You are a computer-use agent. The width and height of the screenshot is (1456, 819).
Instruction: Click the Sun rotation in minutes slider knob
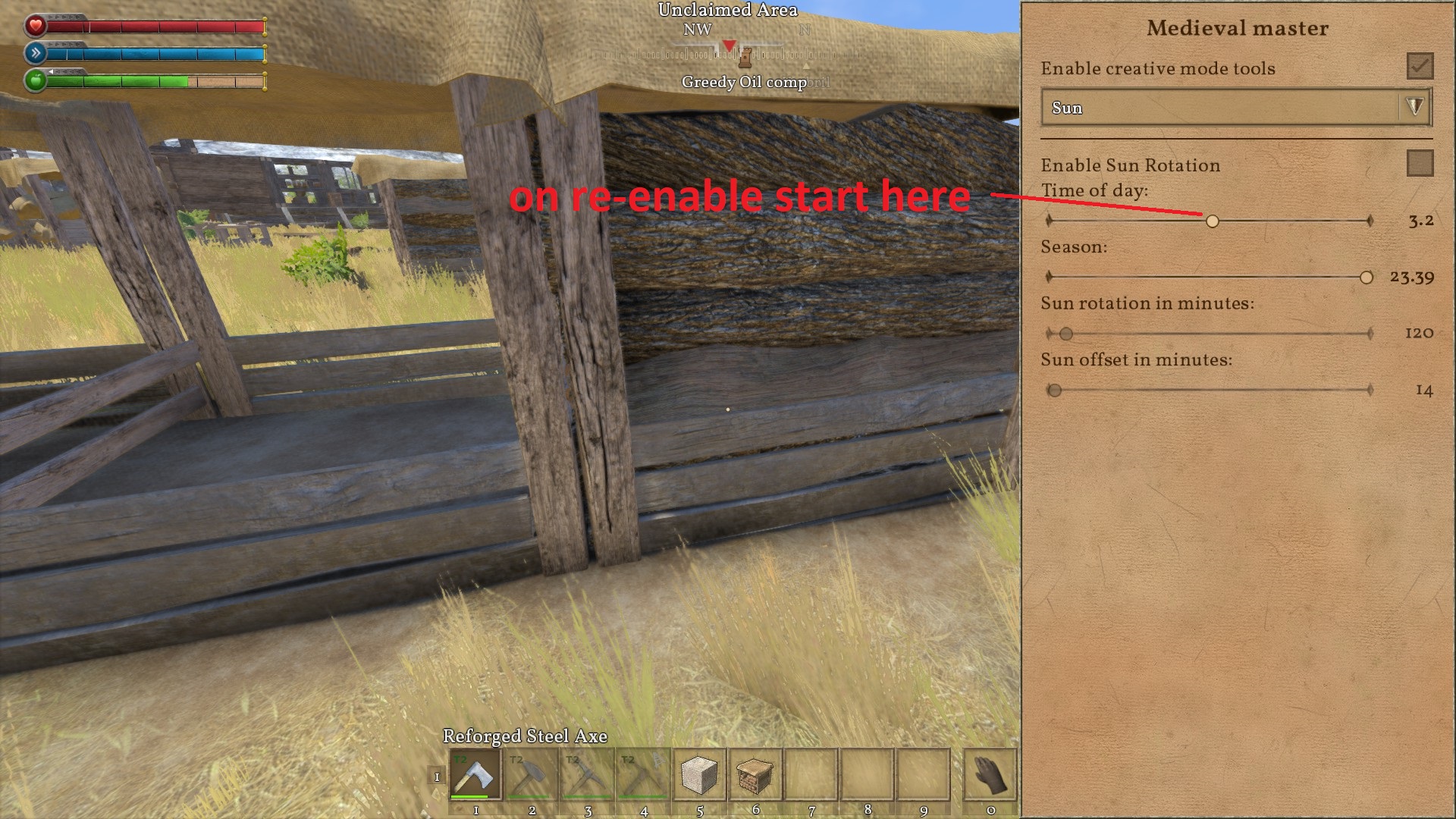pyautogui.click(x=1066, y=334)
